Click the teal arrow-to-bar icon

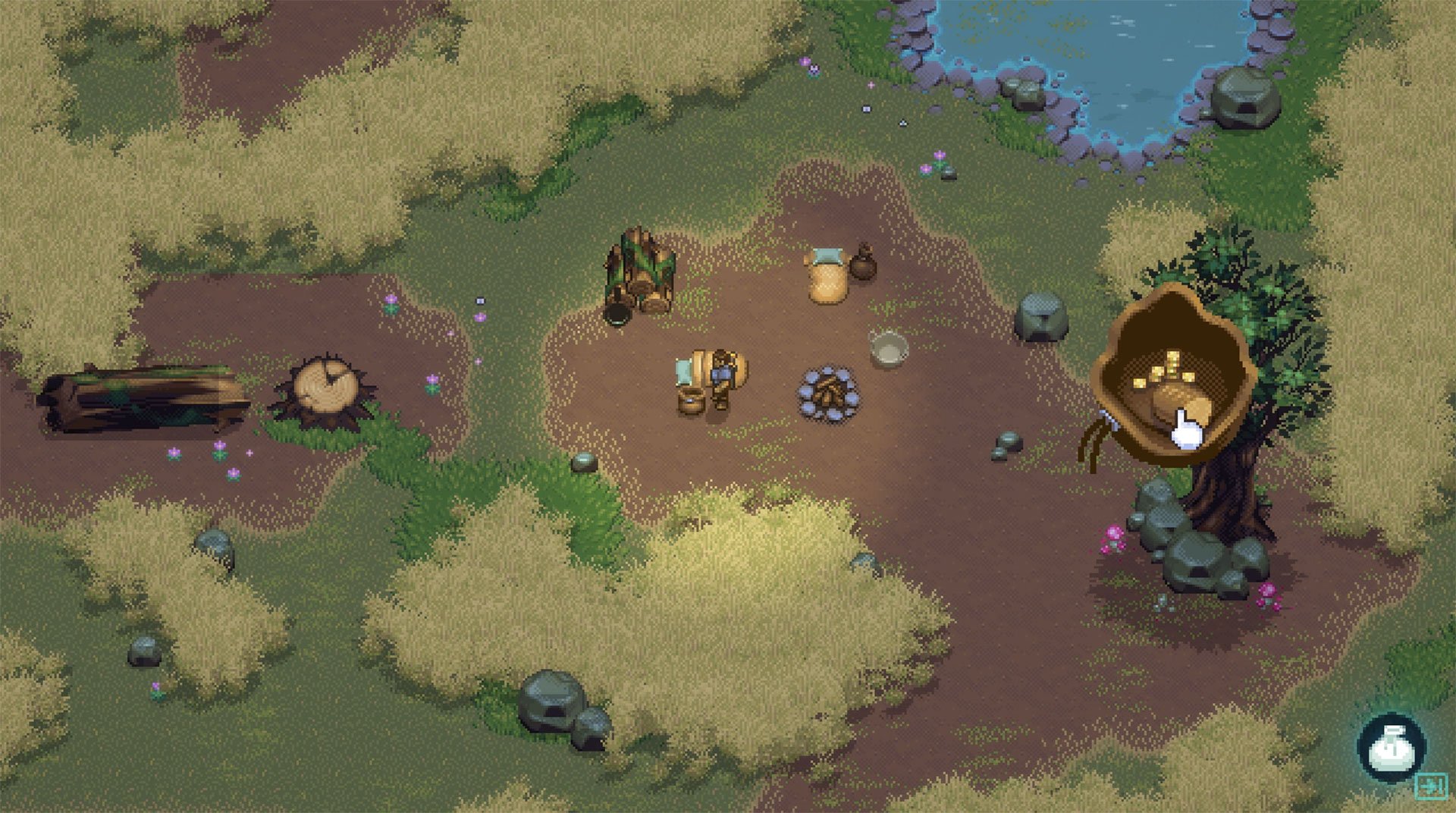(1431, 786)
